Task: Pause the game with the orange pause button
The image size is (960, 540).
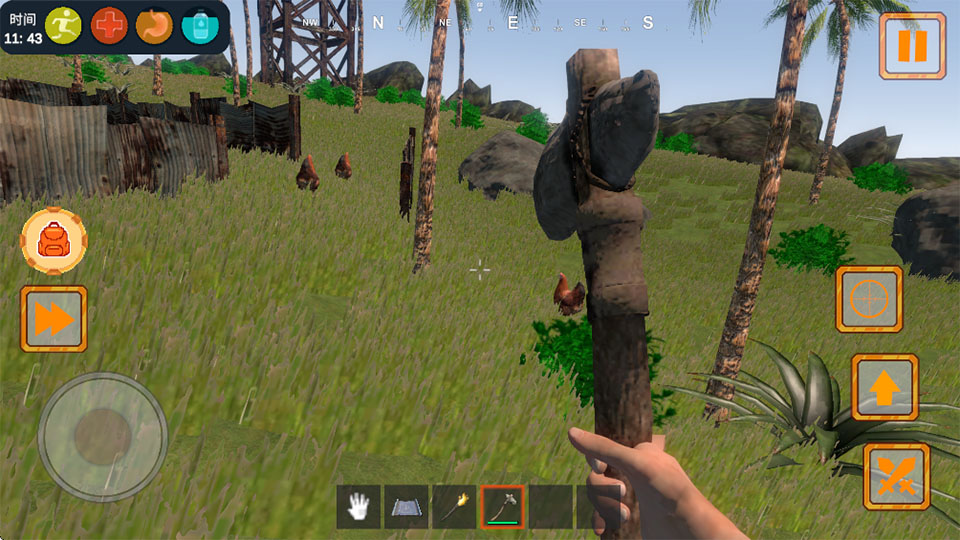Action: (x=912, y=46)
